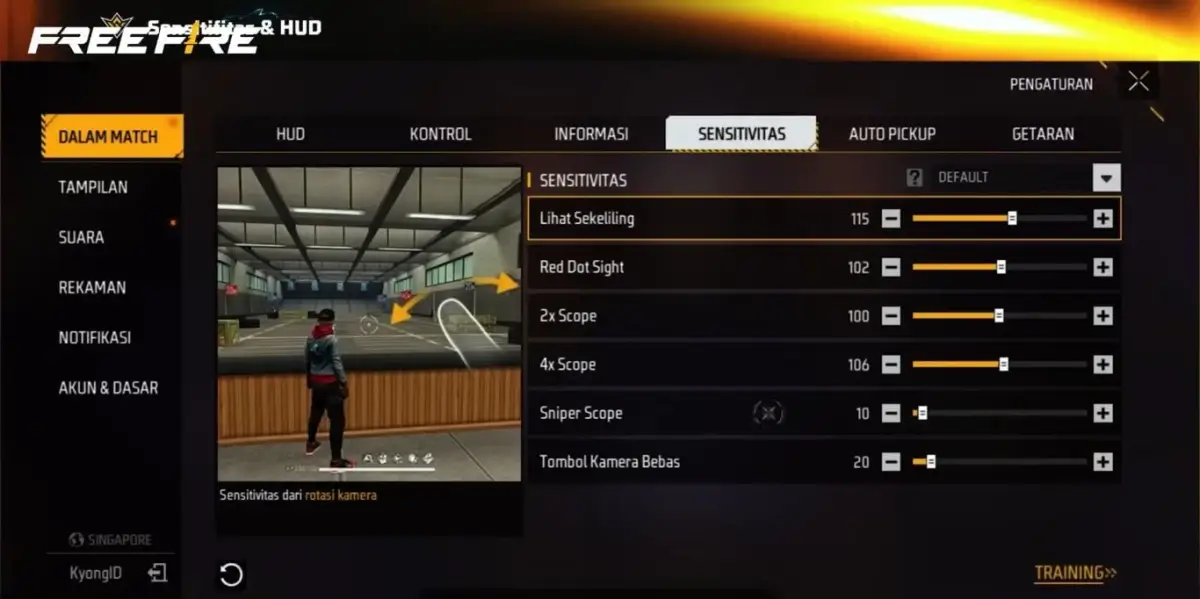Screen dimensions: 1200x599
Task: Go to Akun & Dasar settings
Action: pos(108,387)
